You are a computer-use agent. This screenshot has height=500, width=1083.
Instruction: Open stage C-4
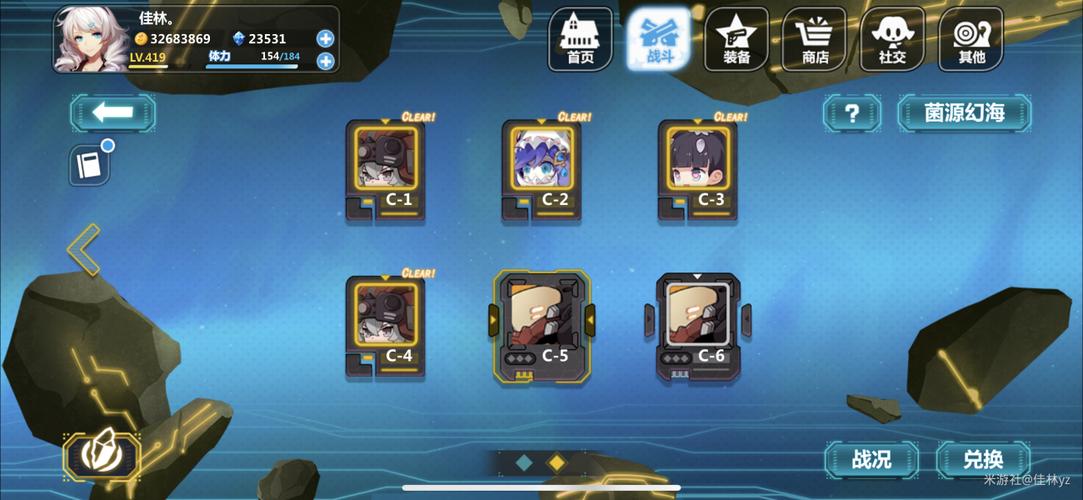click(386, 325)
